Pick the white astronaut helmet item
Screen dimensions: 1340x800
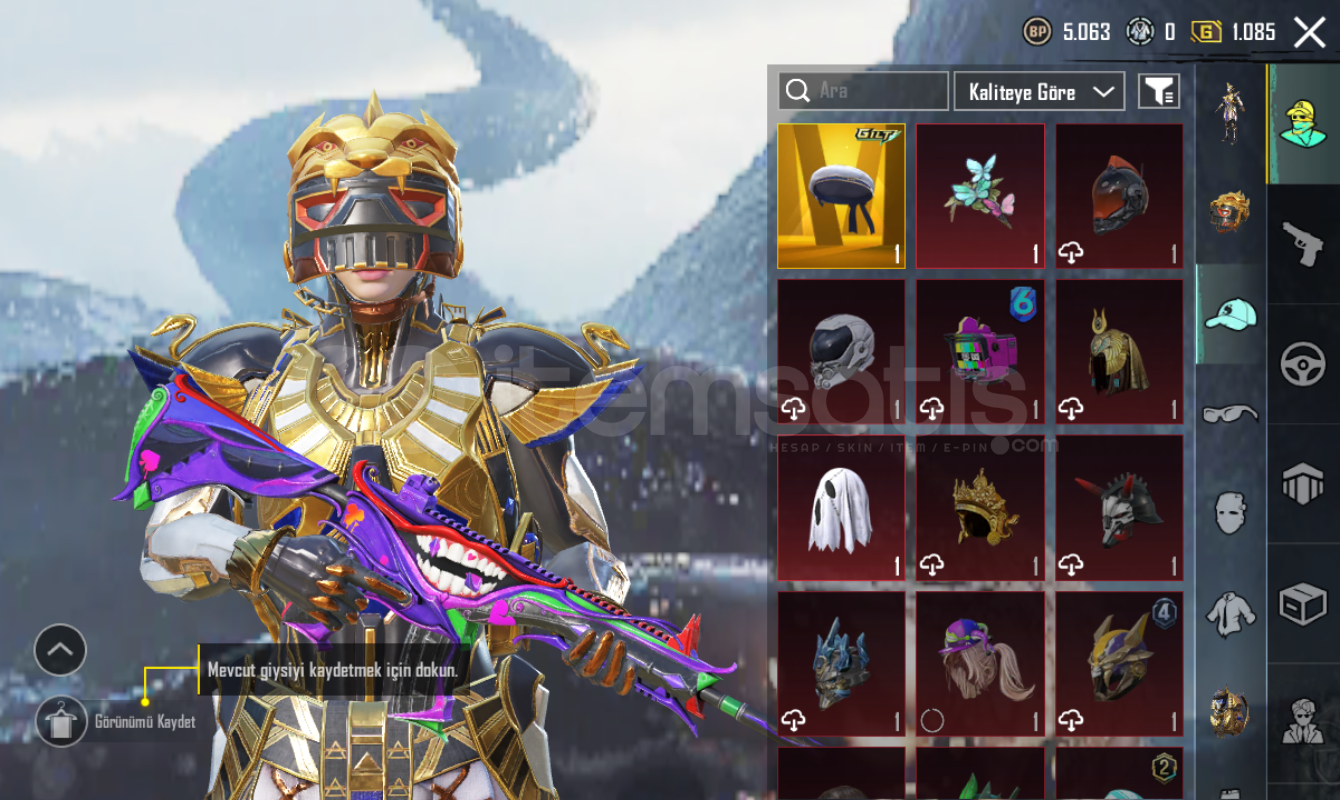point(841,352)
